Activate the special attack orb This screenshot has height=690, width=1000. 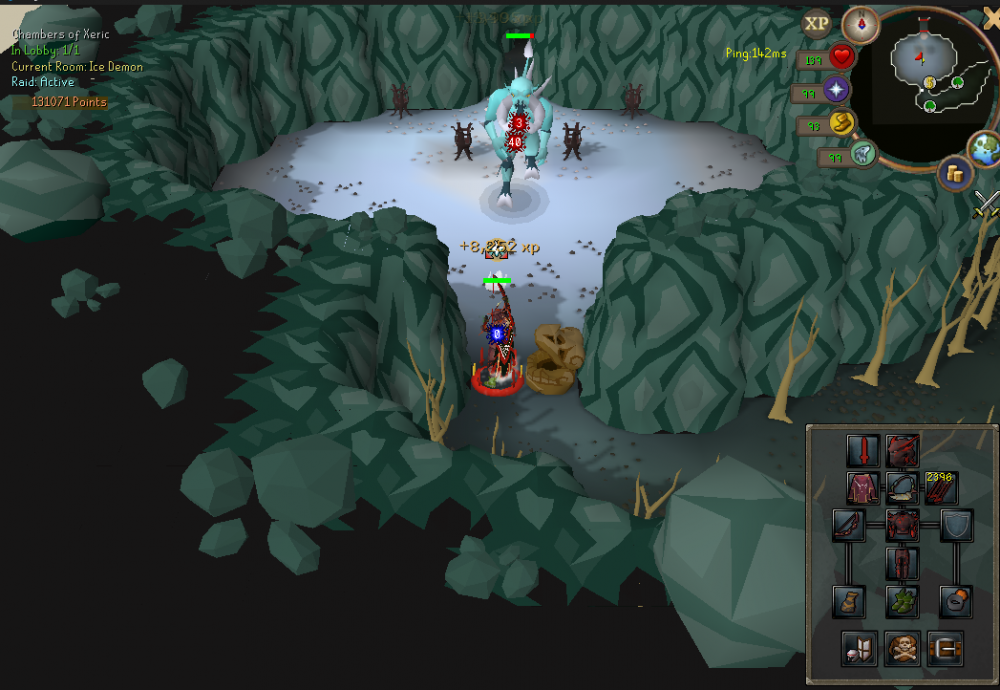point(863,154)
